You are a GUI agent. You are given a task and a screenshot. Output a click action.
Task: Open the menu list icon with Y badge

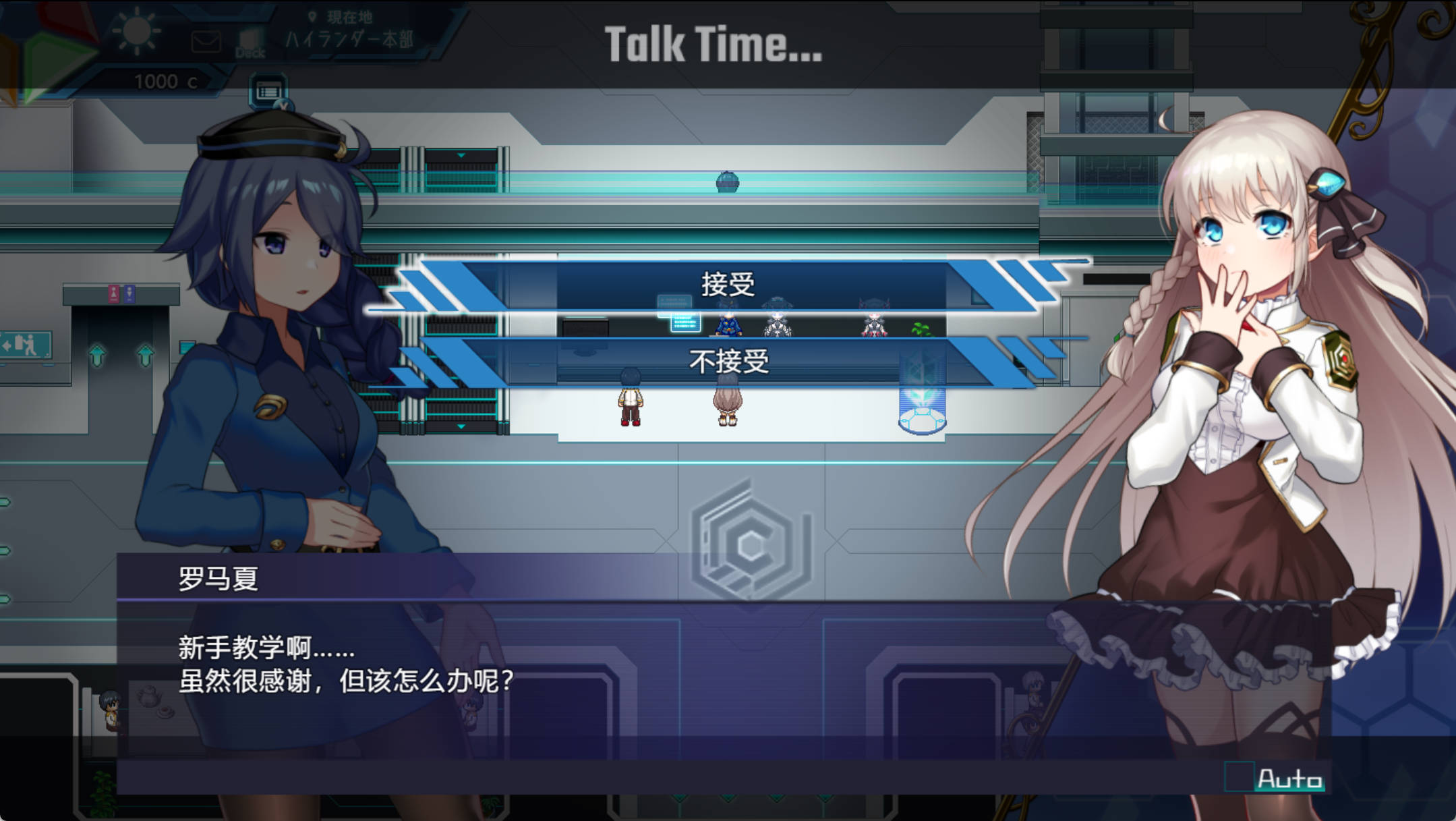tap(267, 90)
